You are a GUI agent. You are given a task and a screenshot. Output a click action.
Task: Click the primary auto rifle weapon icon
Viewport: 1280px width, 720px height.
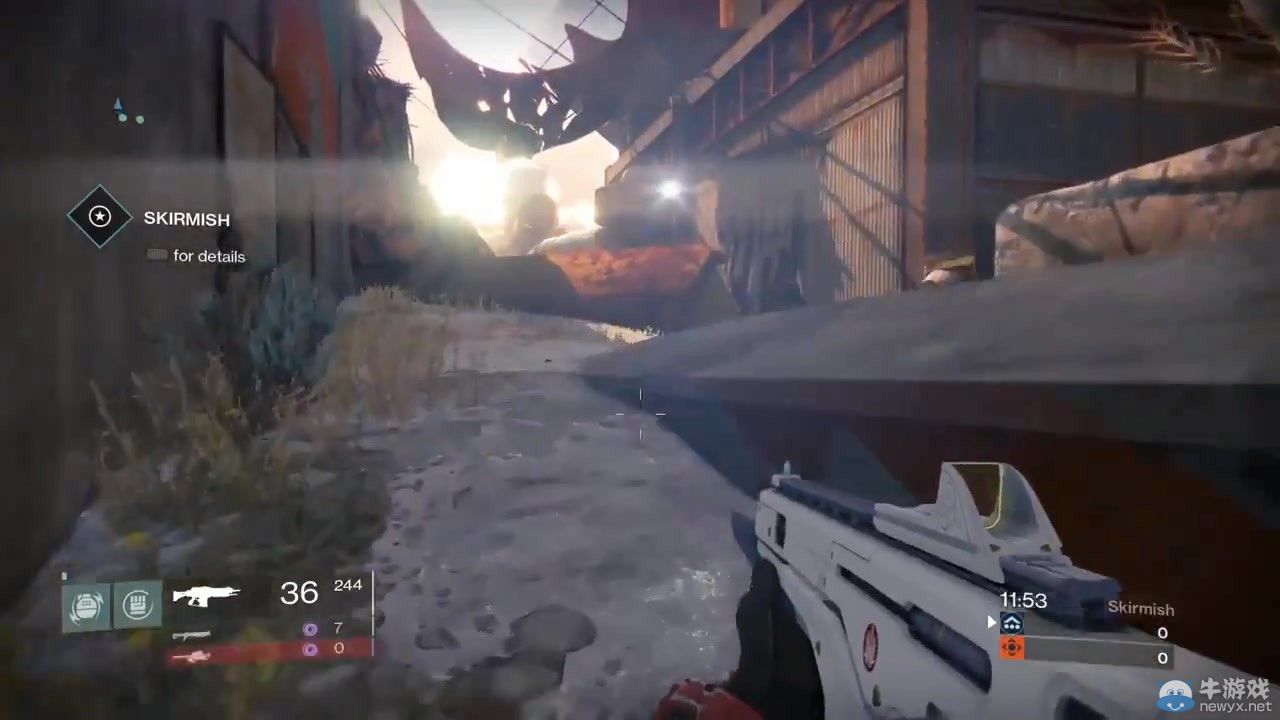205,595
